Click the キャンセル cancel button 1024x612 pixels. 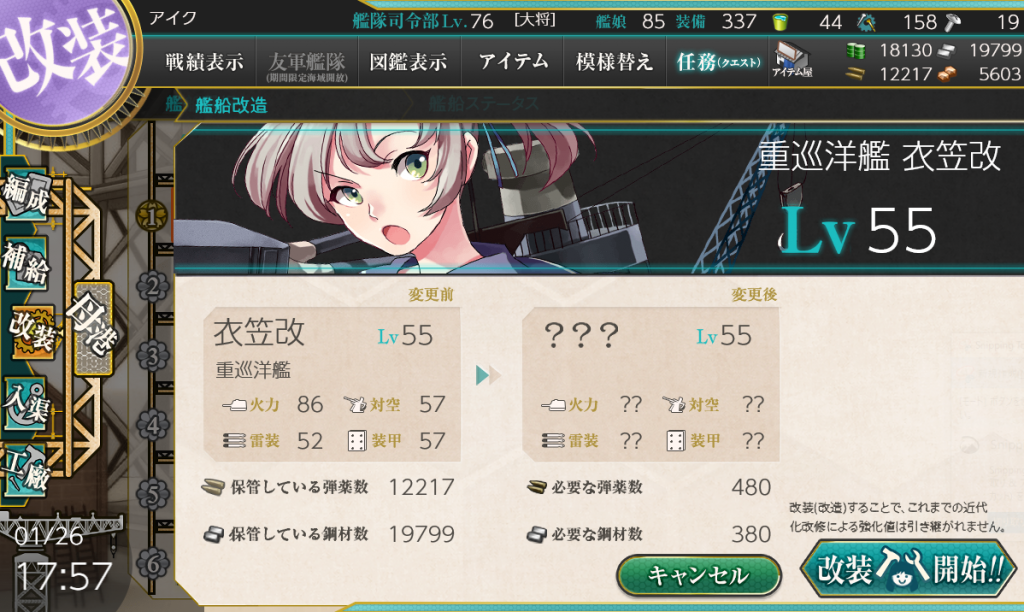click(x=698, y=575)
